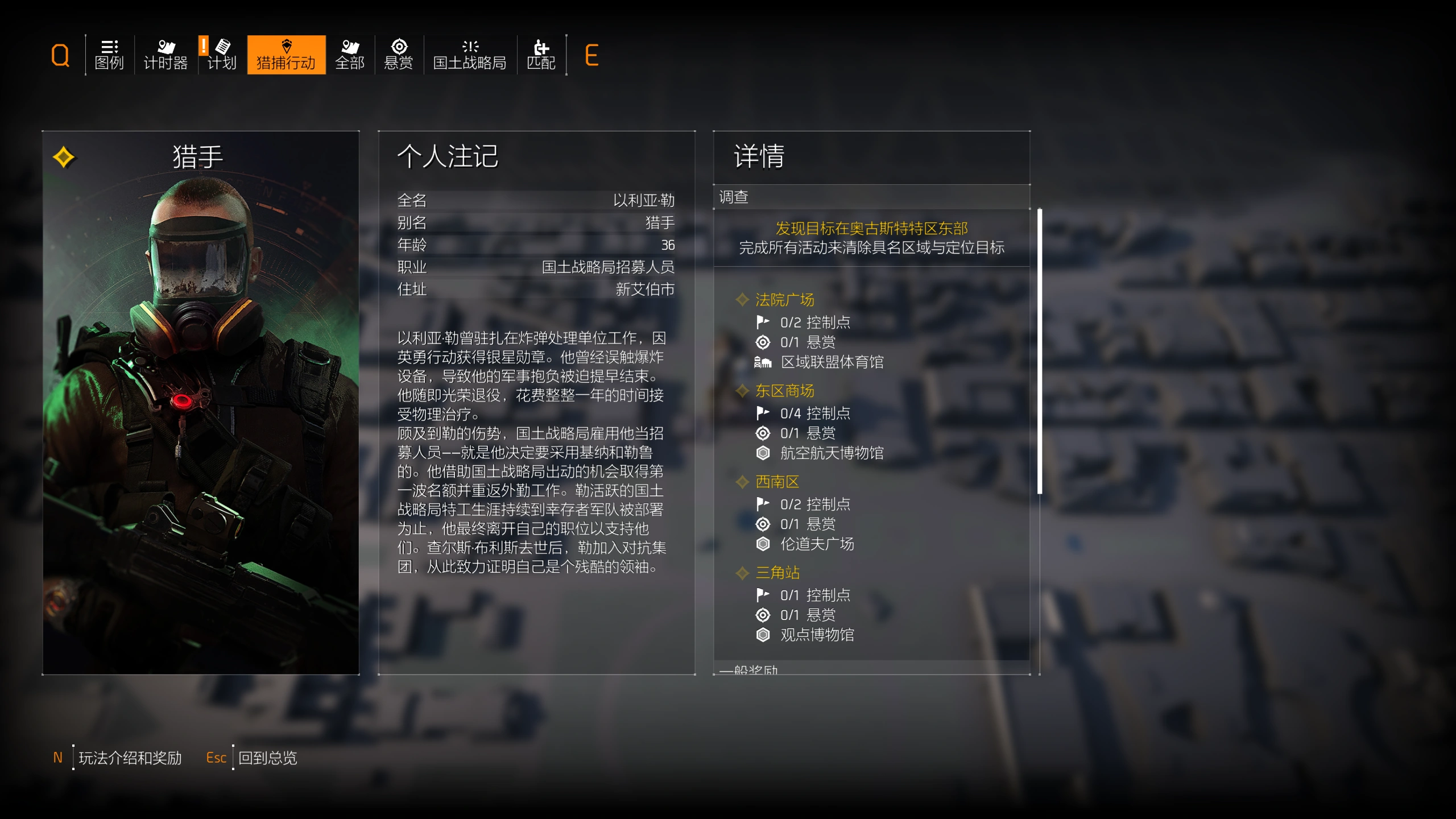Open the 国土战略局 SHD network icon
Image resolution: width=1456 pixels, height=819 pixels.
pyautogui.click(x=470, y=55)
